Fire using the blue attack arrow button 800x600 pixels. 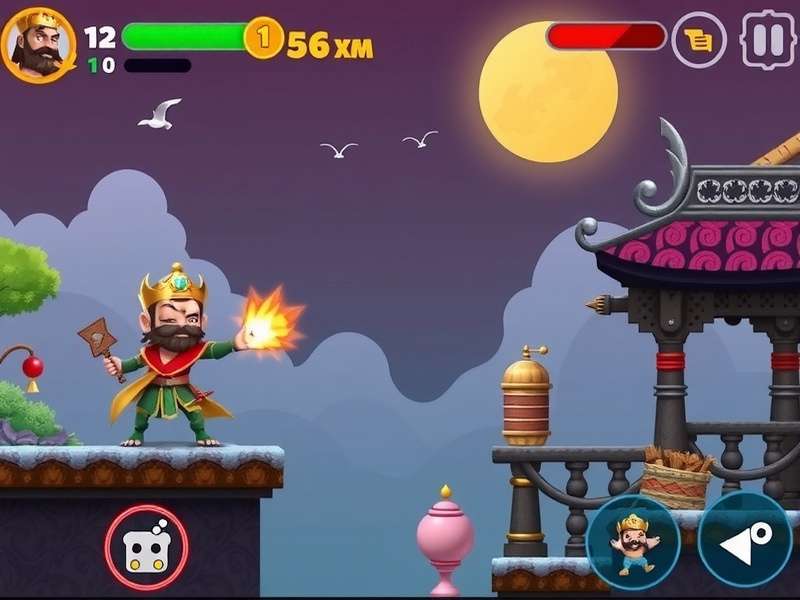(744, 541)
